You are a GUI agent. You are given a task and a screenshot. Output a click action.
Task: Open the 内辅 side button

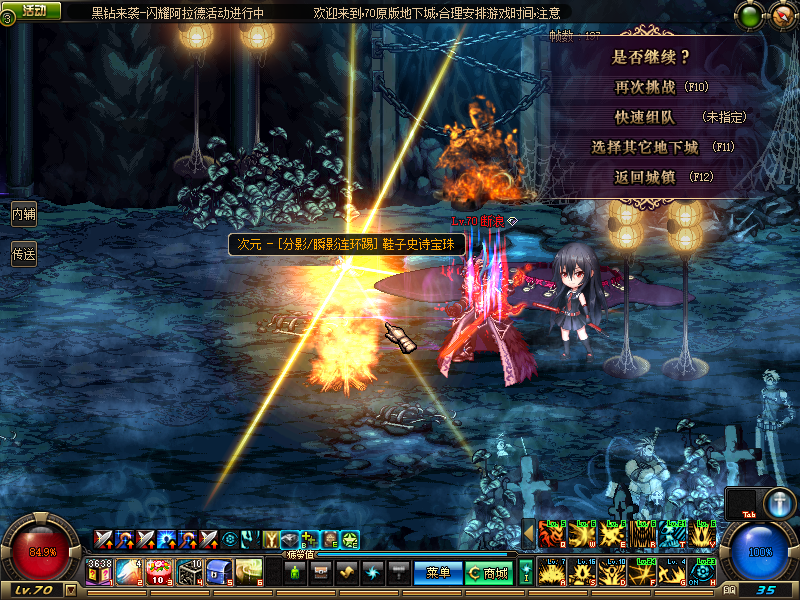24,213
